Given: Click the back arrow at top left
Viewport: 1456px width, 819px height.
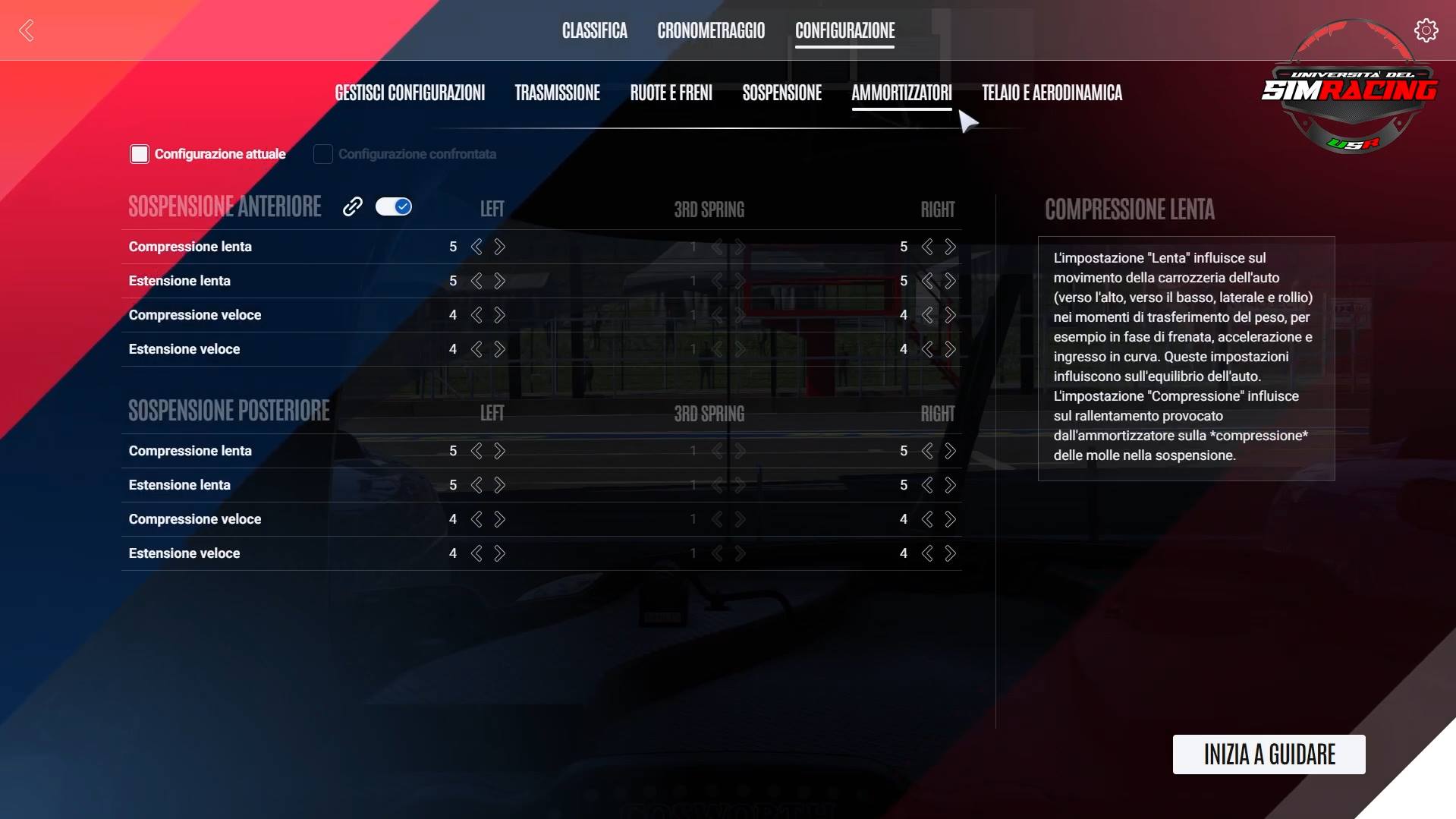Looking at the screenshot, I should (x=26, y=30).
